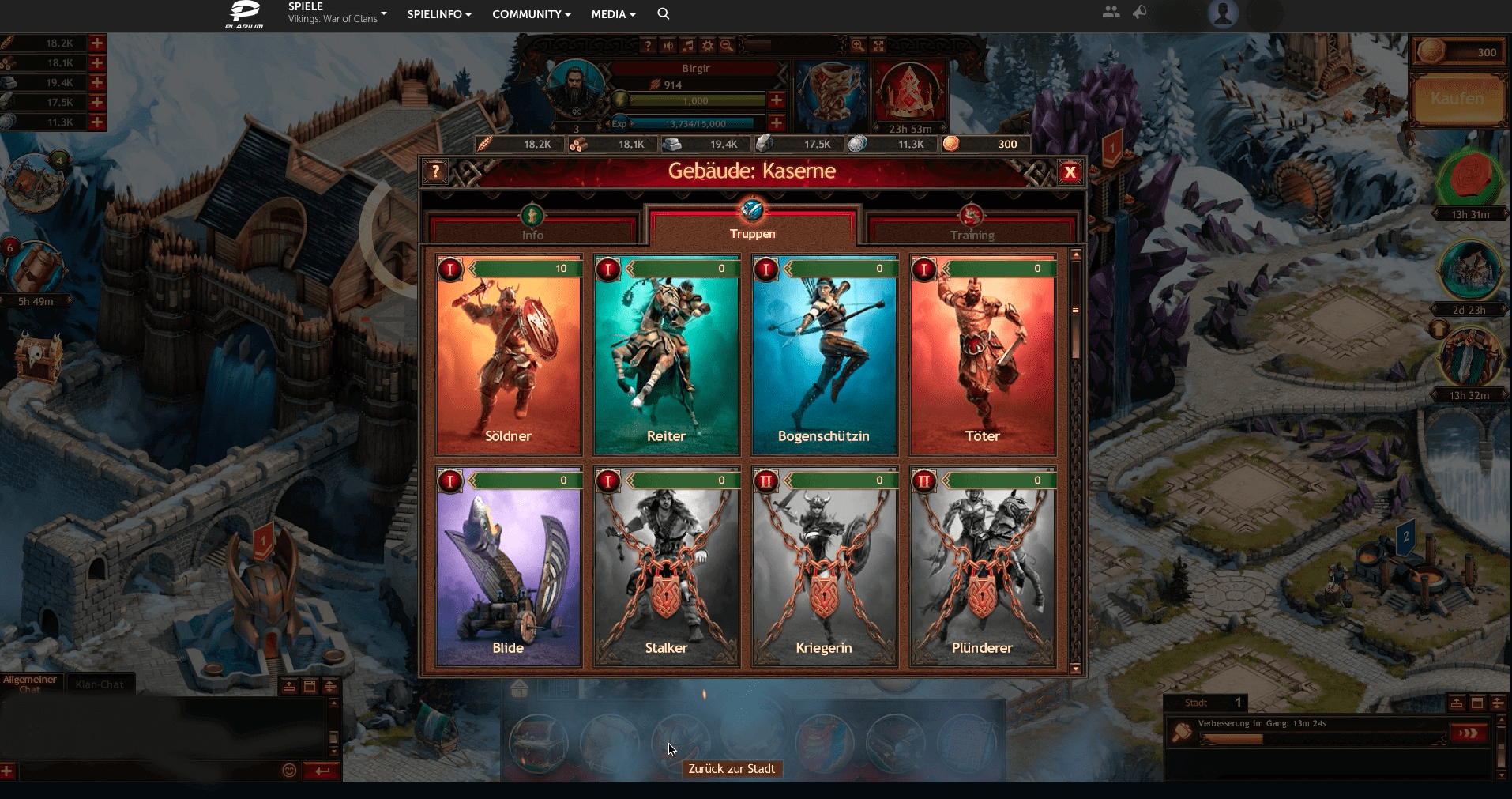
Task: Choose the Reiter troop card
Action: (667, 356)
